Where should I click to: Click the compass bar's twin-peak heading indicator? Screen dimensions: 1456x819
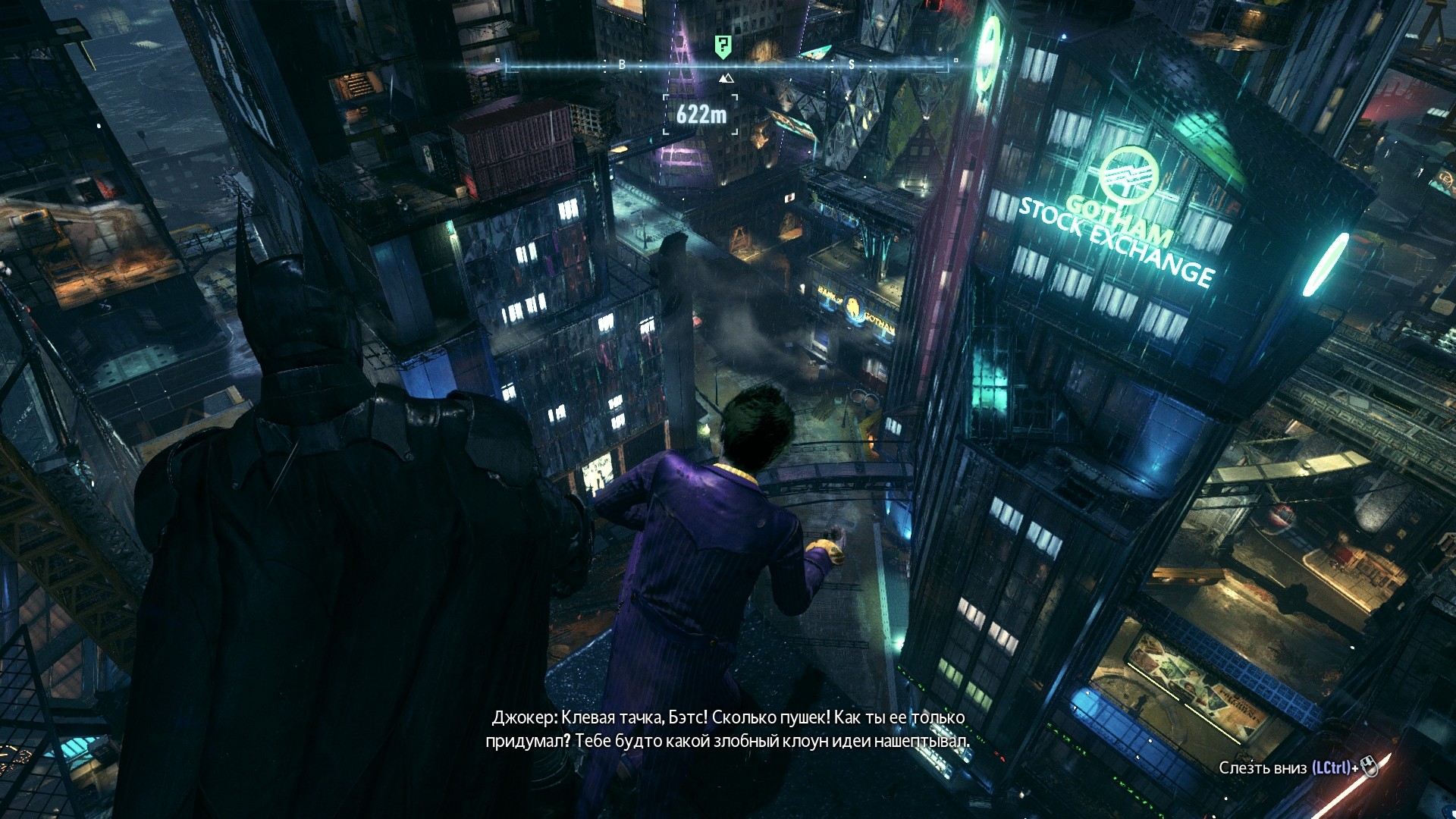click(726, 78)
